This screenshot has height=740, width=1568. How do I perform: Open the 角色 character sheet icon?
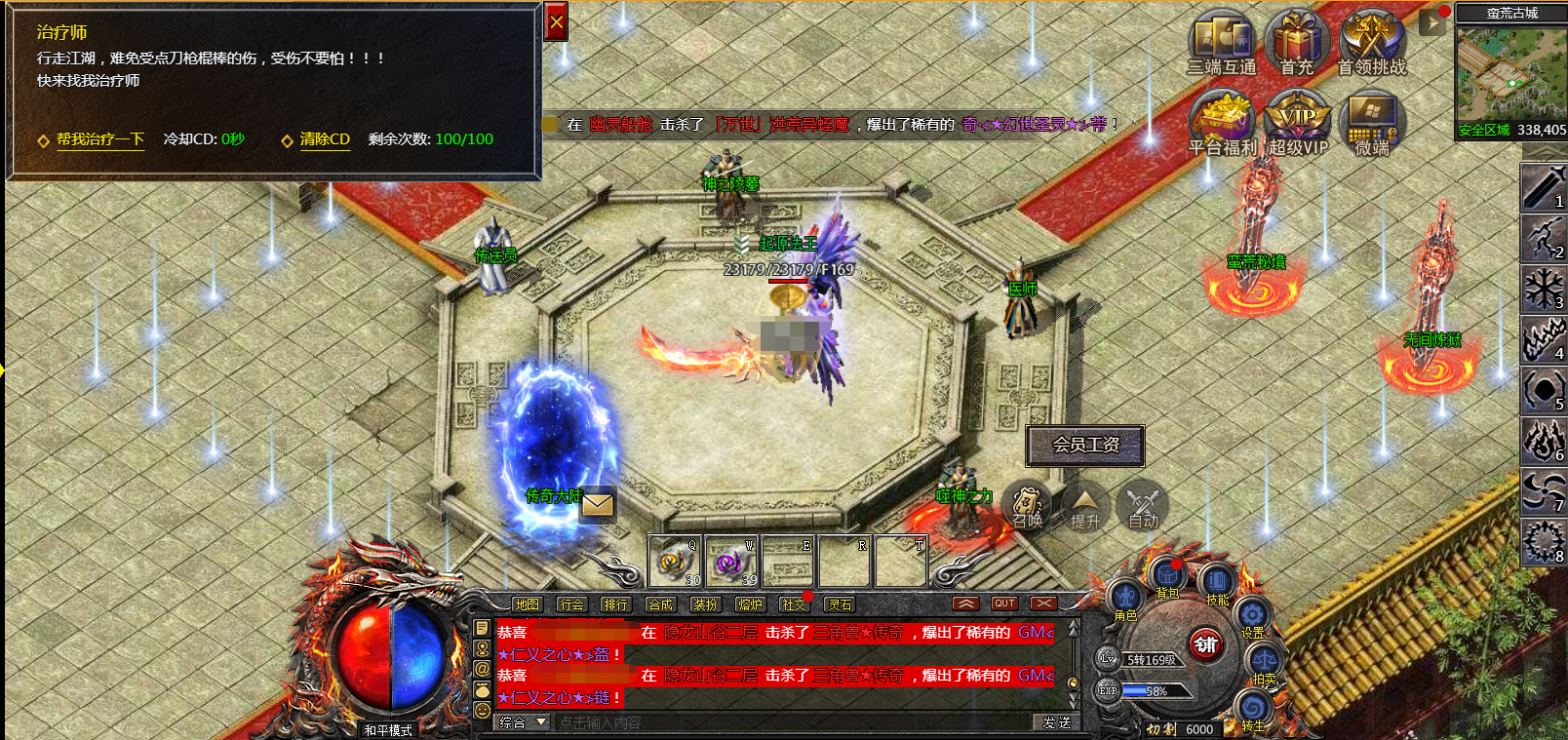pos(1125,598)
